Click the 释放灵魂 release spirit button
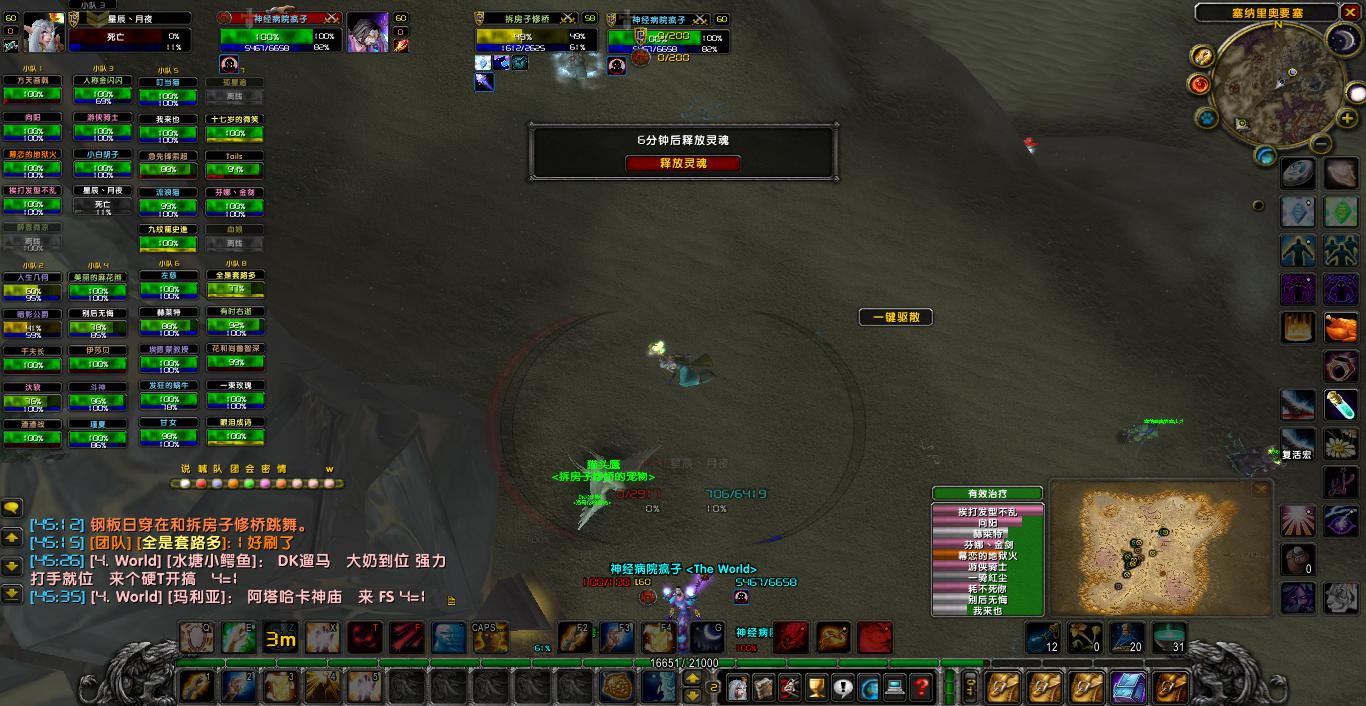 683,163
